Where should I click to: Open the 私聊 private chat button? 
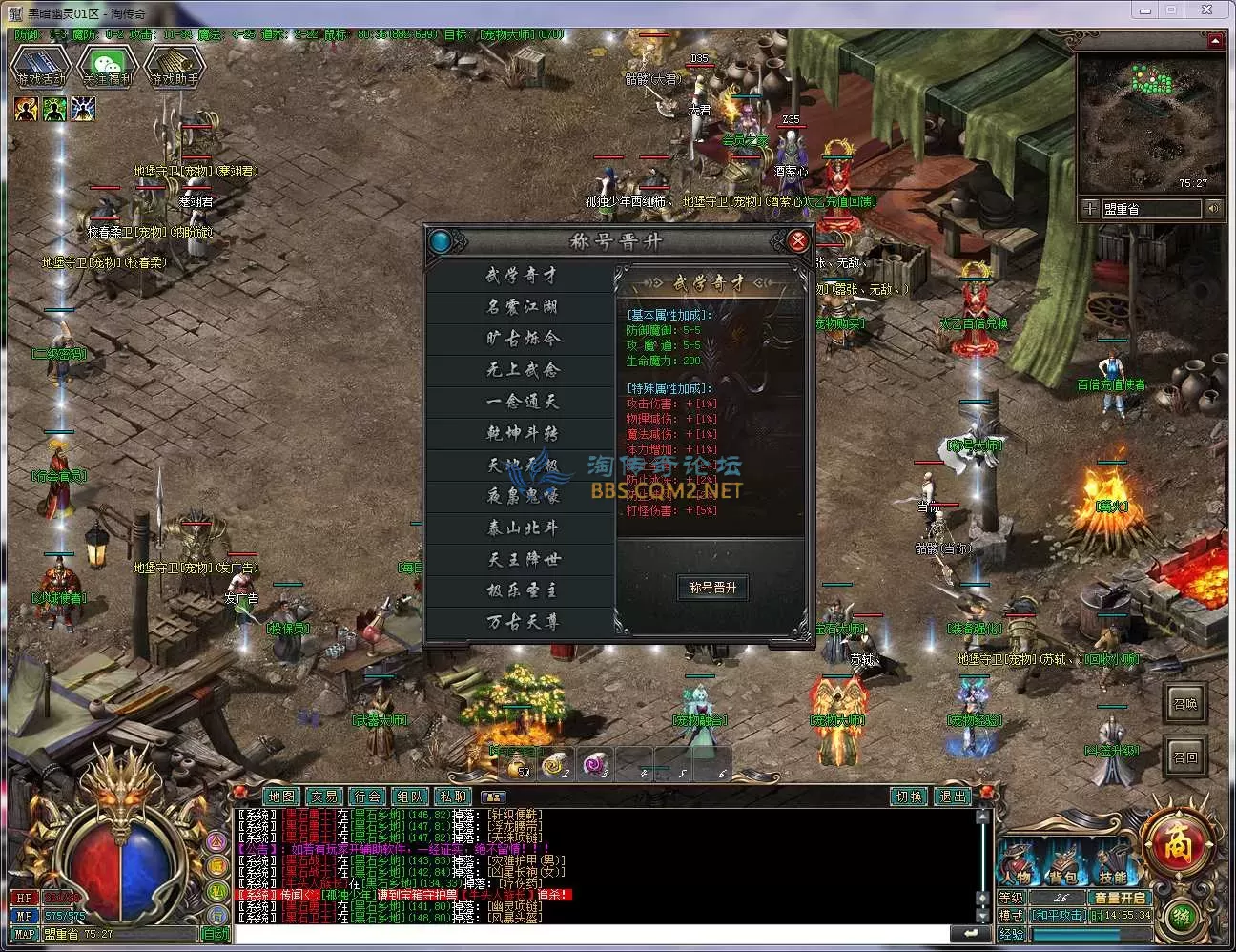452,797
